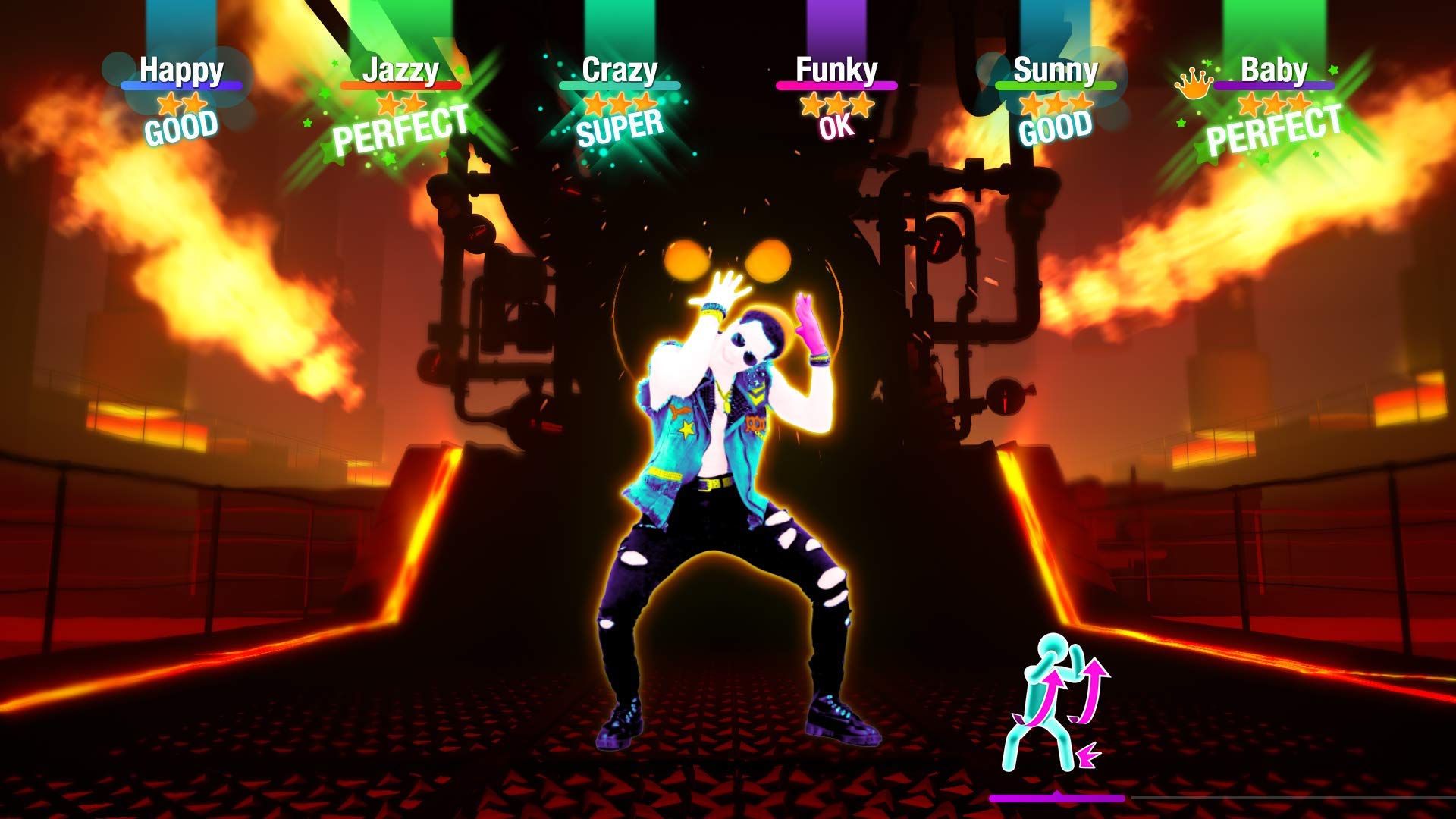Click the purple song progress bar

(x=1057, y=797)
